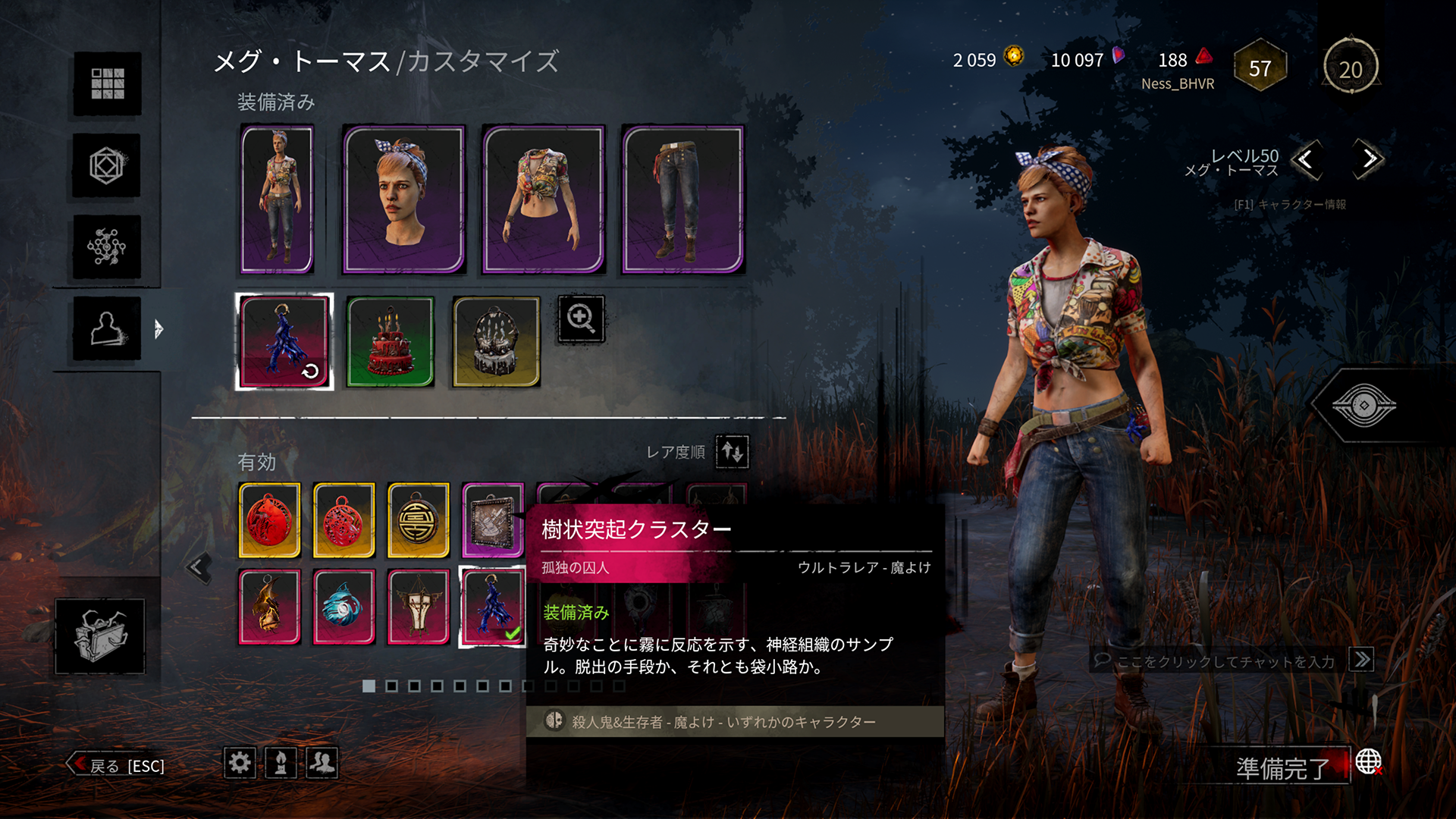Open the loadout grid tab
This screenshot has width=1456, height=819.
tap(107, 83)
